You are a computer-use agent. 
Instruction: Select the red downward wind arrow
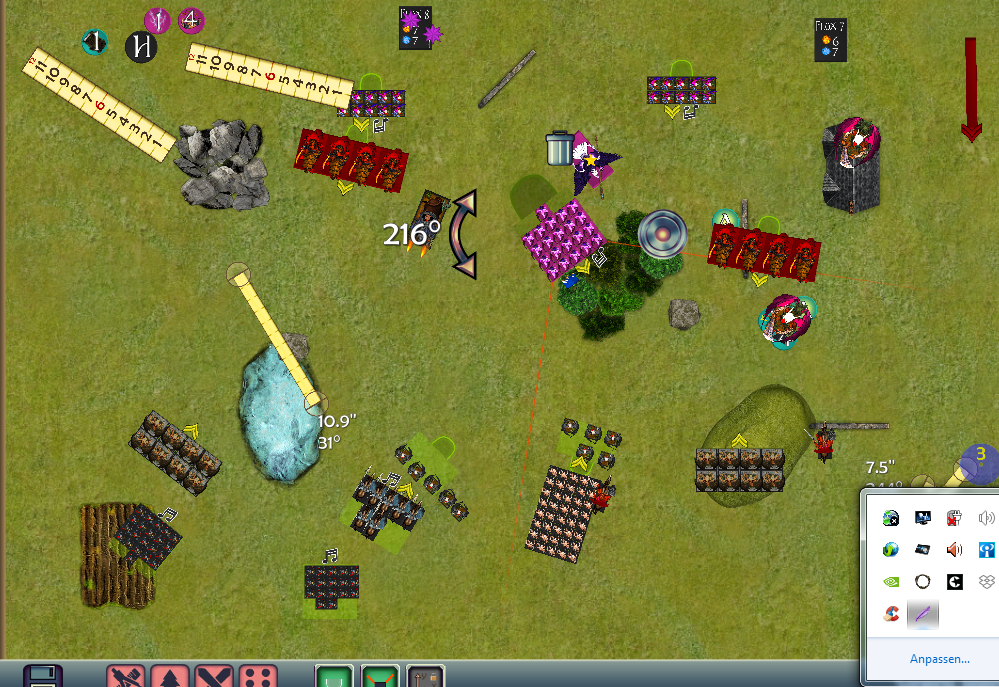click(x=970, y=90)
